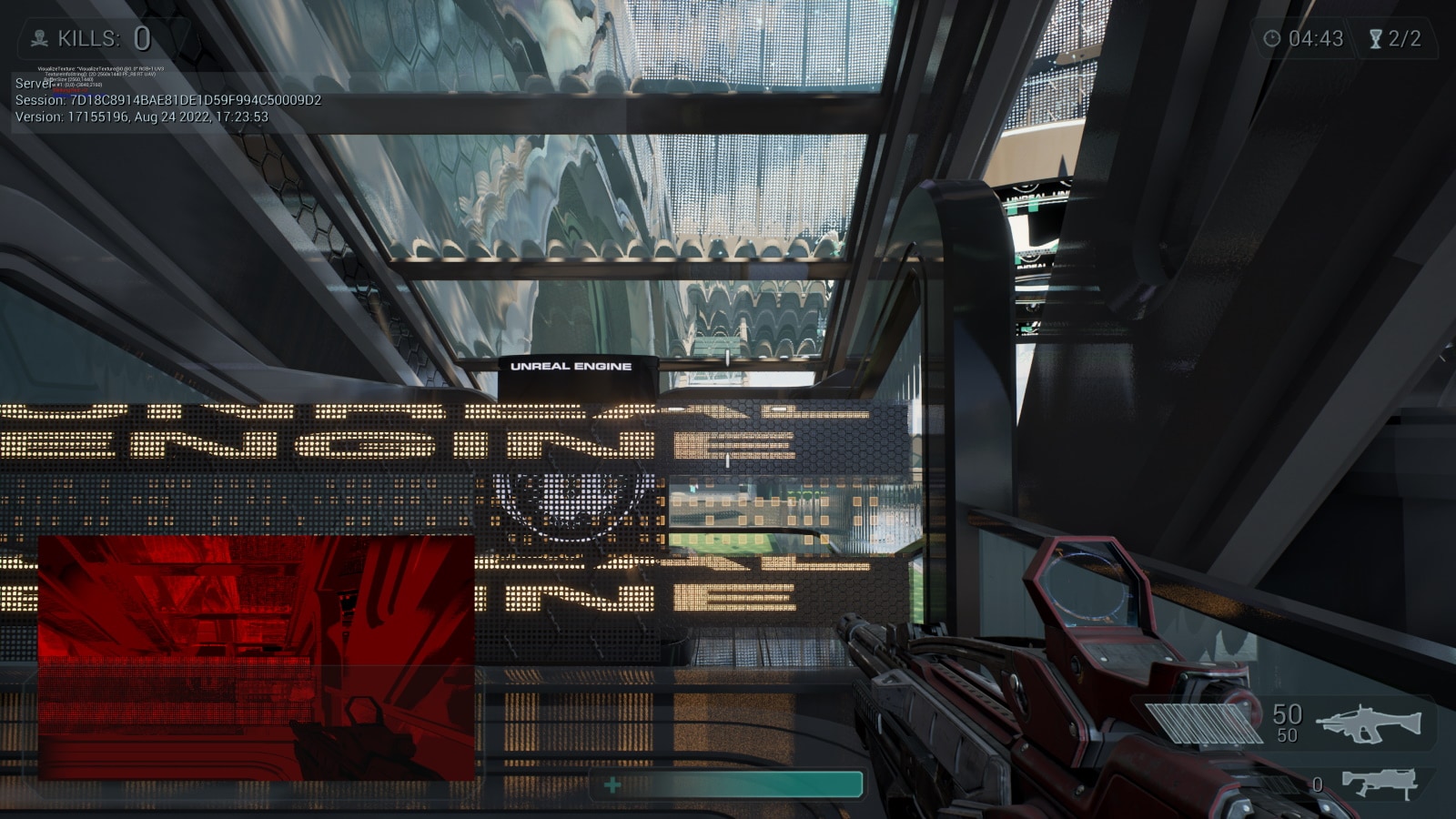Click the UNREAL ENGINE banner sign
1456x819 pixels.
pos(571,367)
